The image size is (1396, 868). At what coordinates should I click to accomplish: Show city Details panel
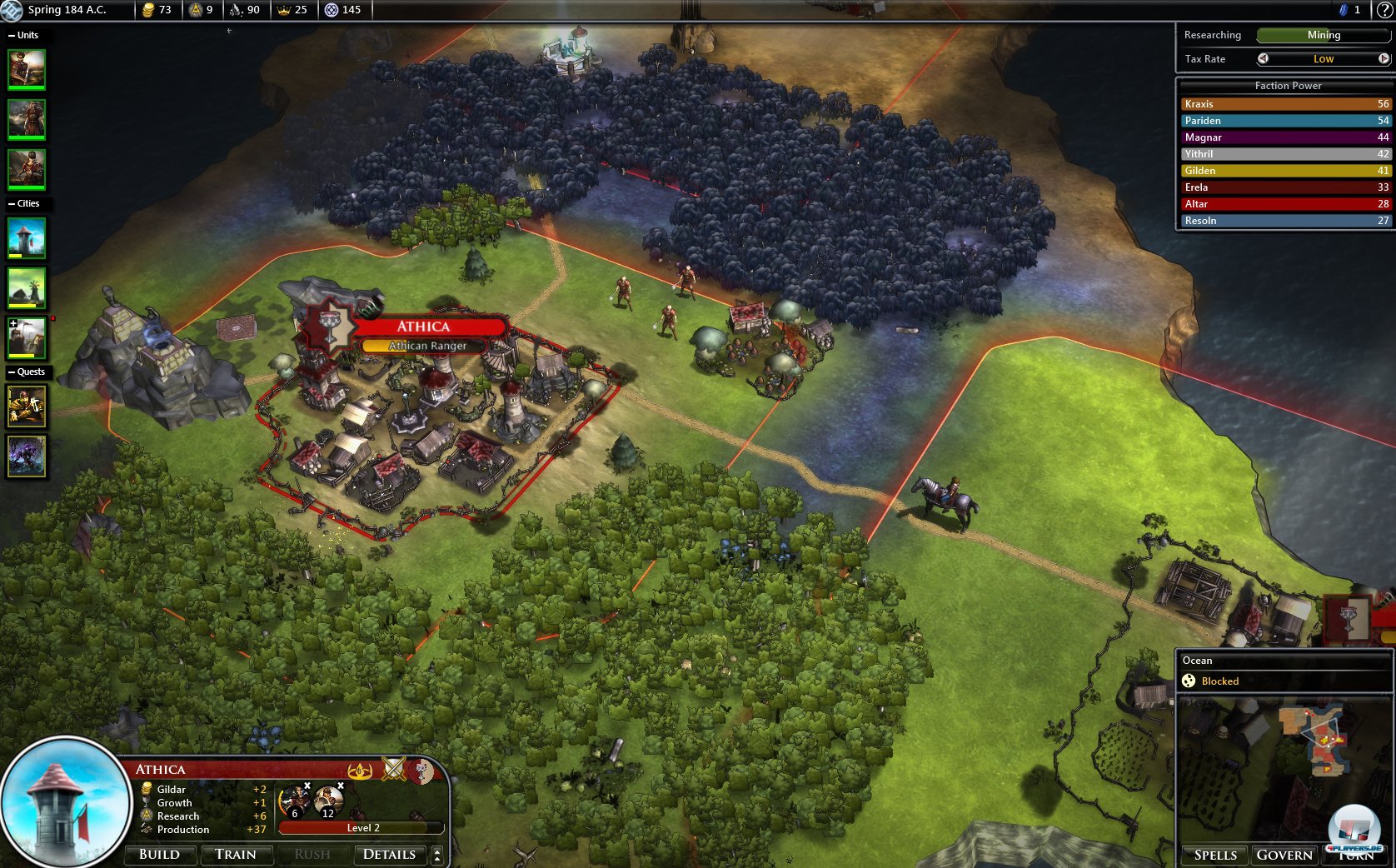click(389, 855)
